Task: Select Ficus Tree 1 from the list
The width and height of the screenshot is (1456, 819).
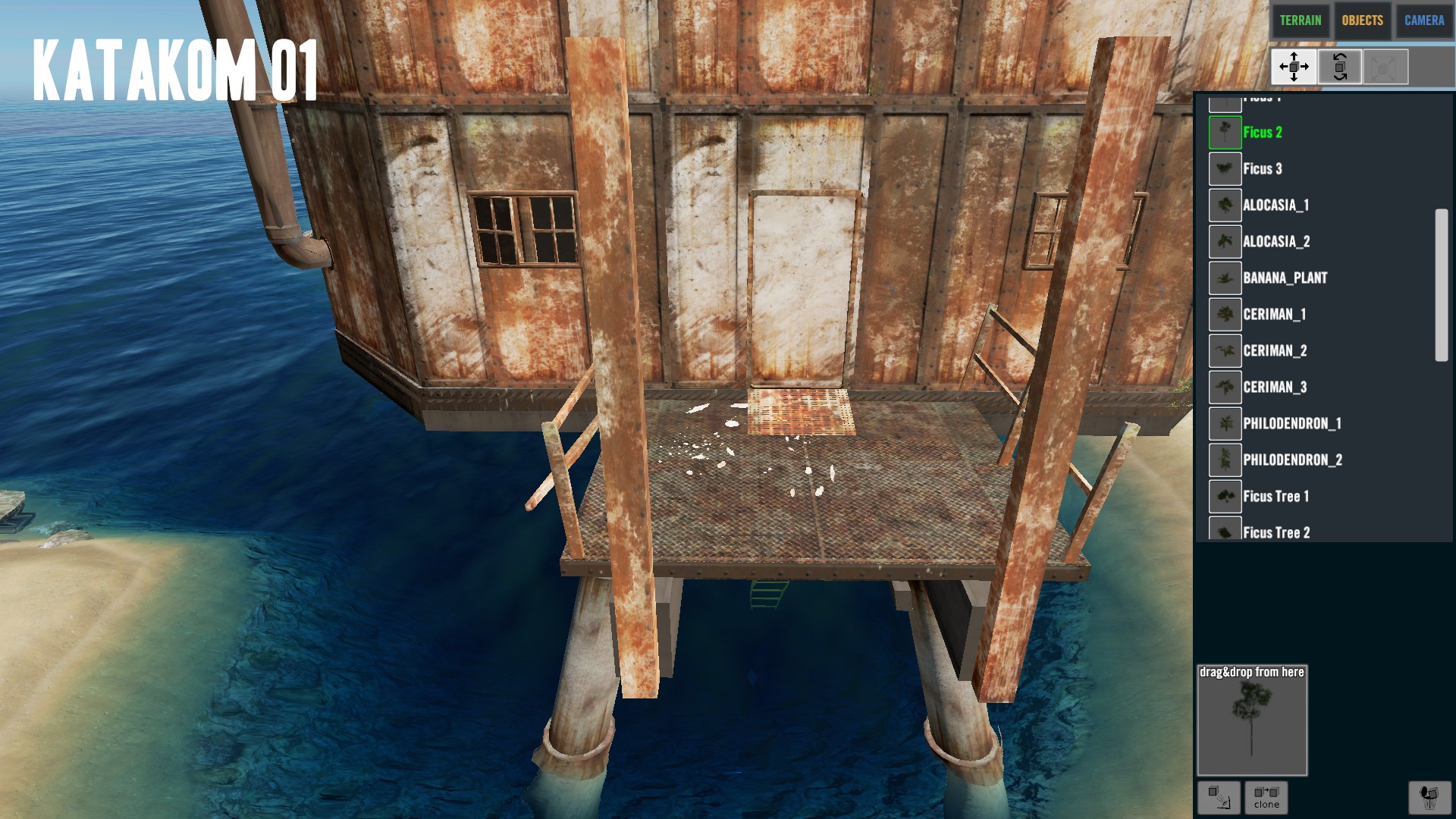Action: click(x=1276, y=497)
